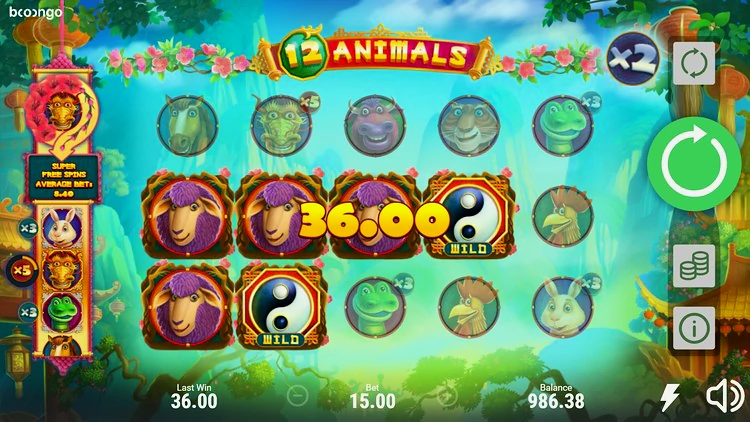750x422 pixels.
Task: Open the coin stack bet settings
Action: 693,266
